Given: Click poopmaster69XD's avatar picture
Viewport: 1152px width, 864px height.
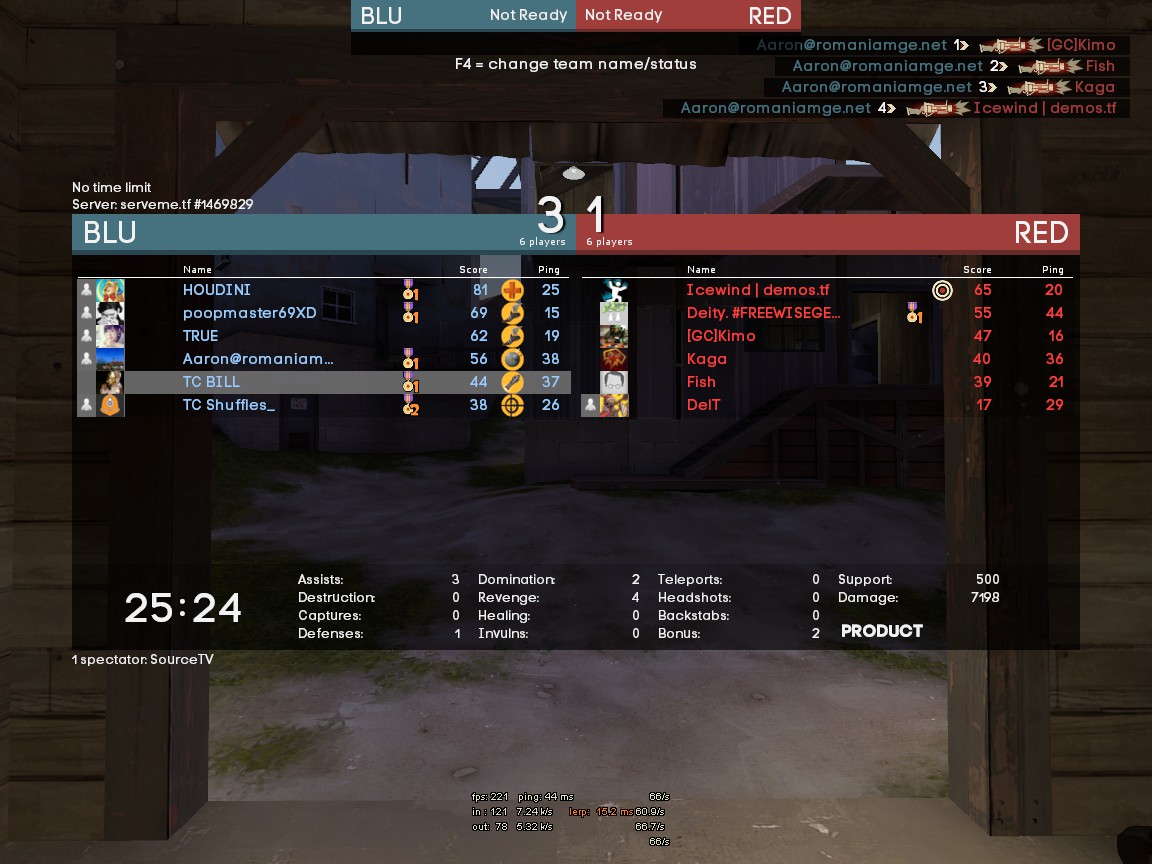Looking at the screenshot, I should click(110, 313).
